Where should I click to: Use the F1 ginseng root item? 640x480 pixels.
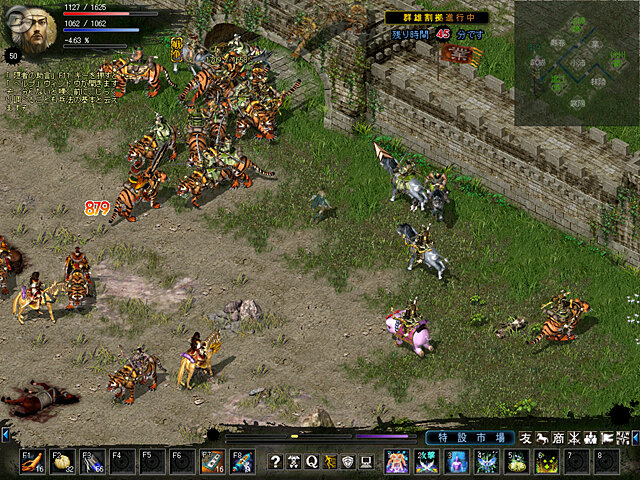coord(32,460)
